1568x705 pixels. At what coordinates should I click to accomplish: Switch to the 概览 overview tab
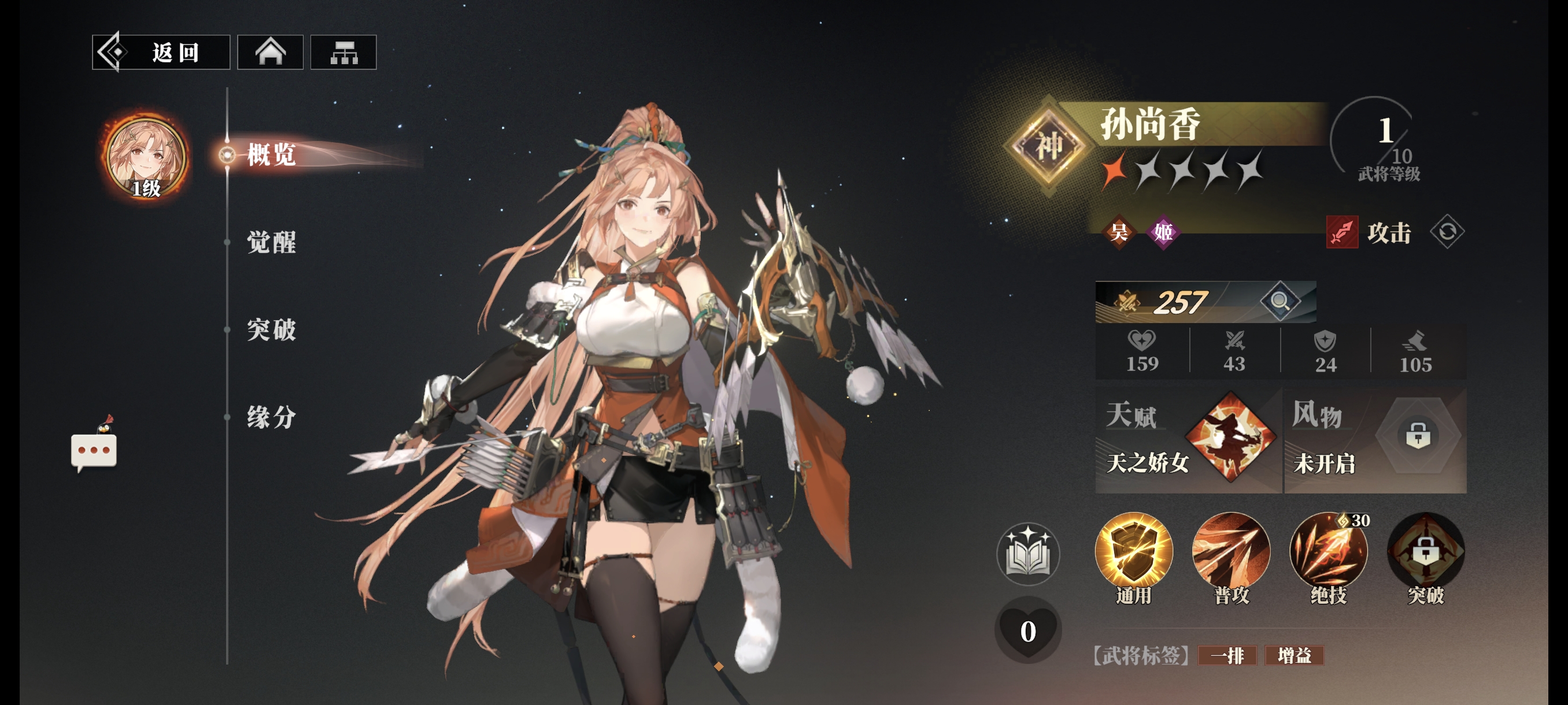click(272, 154)
